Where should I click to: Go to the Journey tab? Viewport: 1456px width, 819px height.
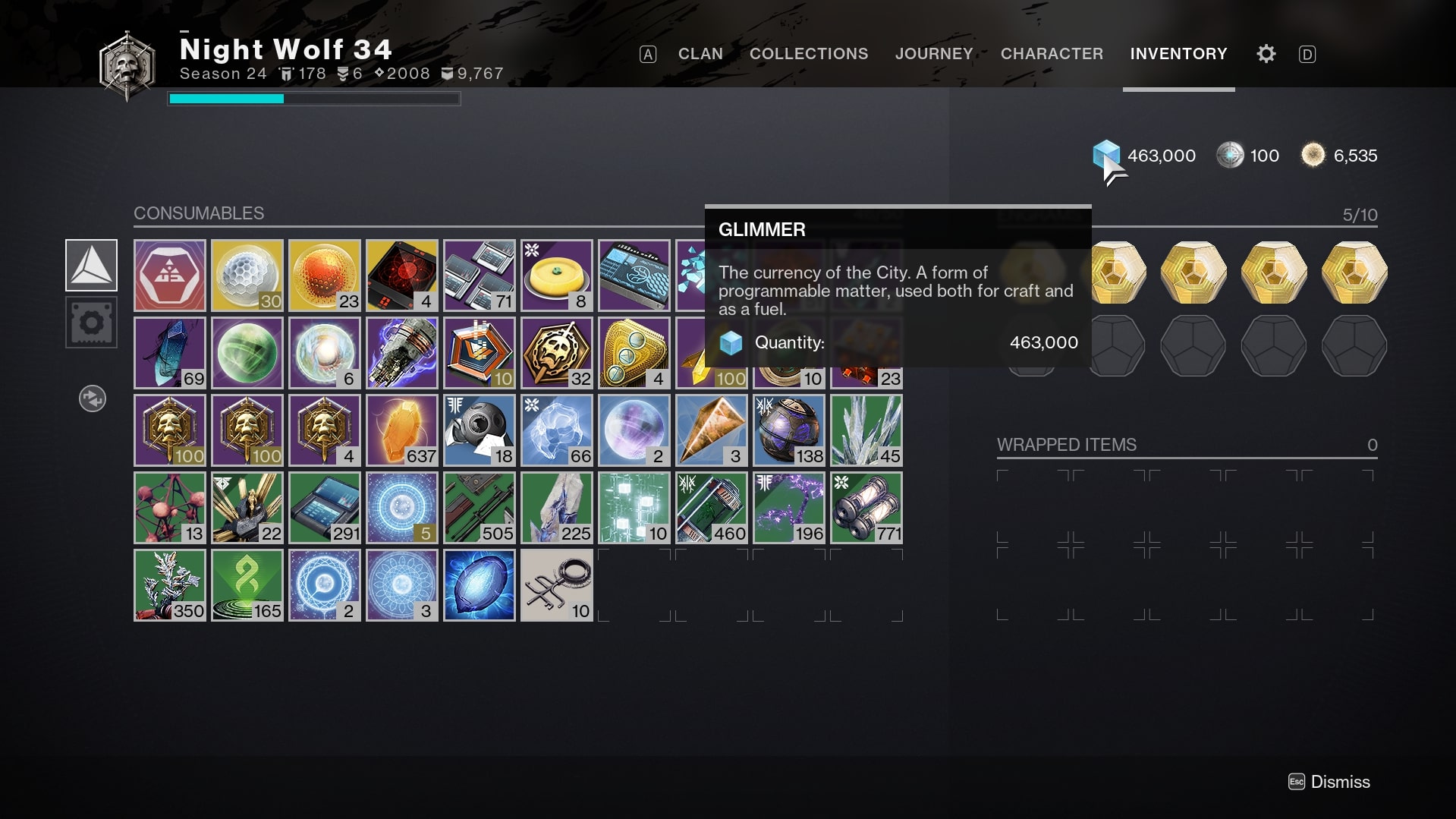[933, 54]
